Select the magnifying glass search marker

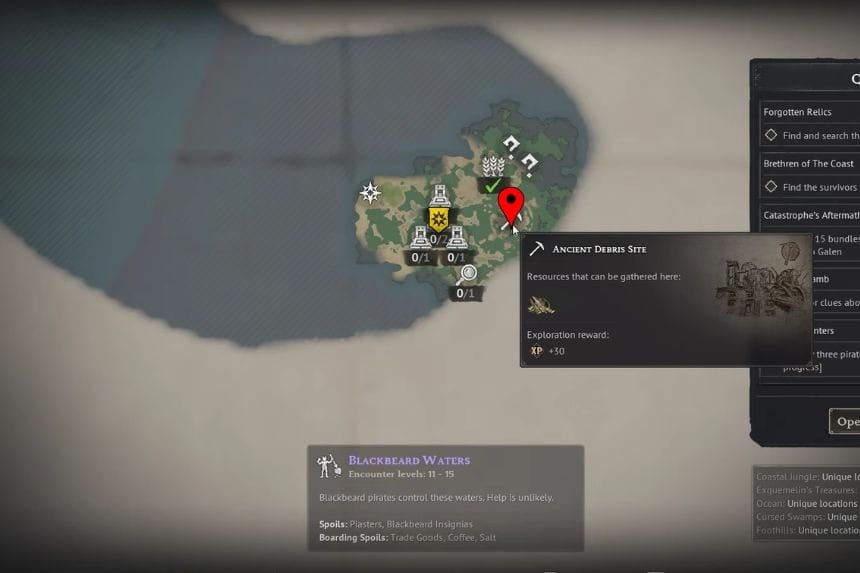pos(466,275)
